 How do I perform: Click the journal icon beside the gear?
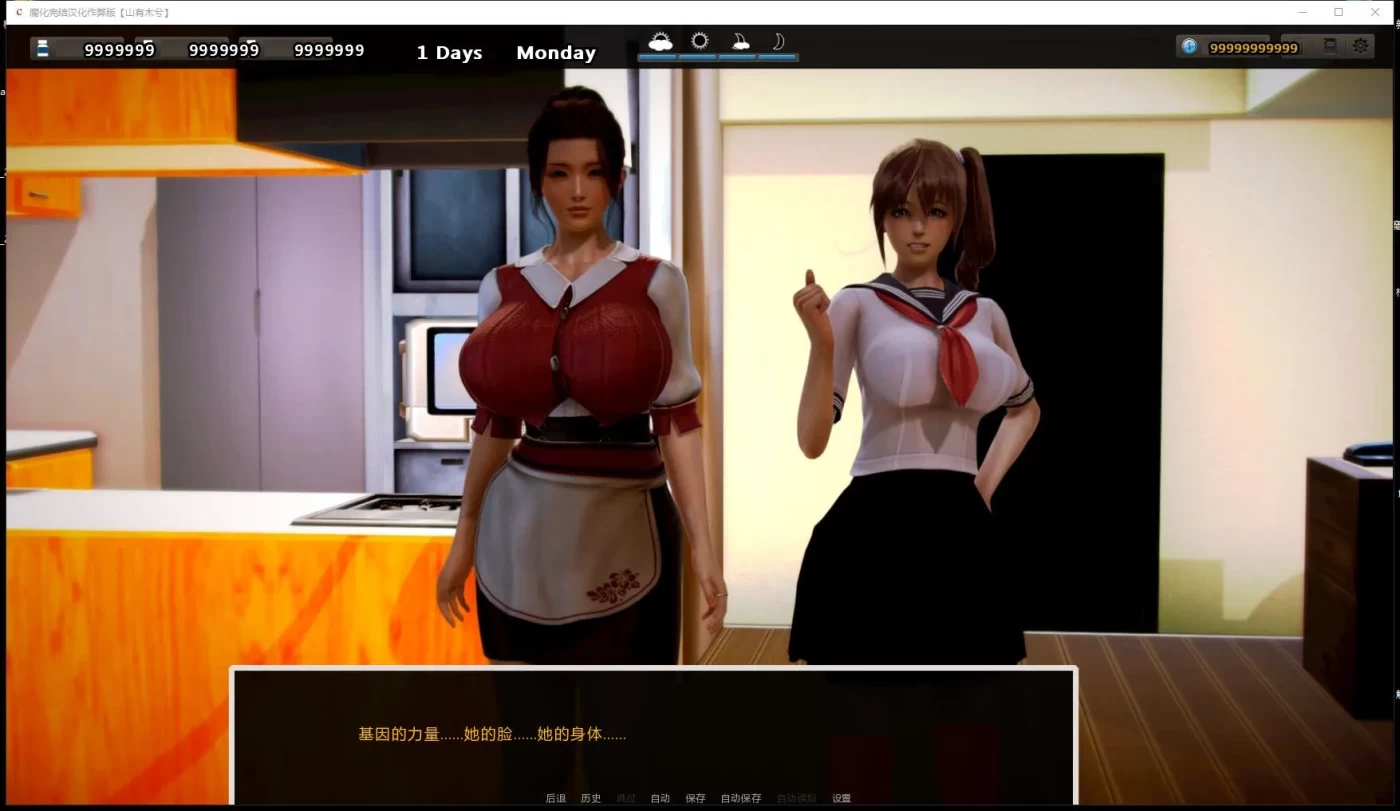[1330, 46]
